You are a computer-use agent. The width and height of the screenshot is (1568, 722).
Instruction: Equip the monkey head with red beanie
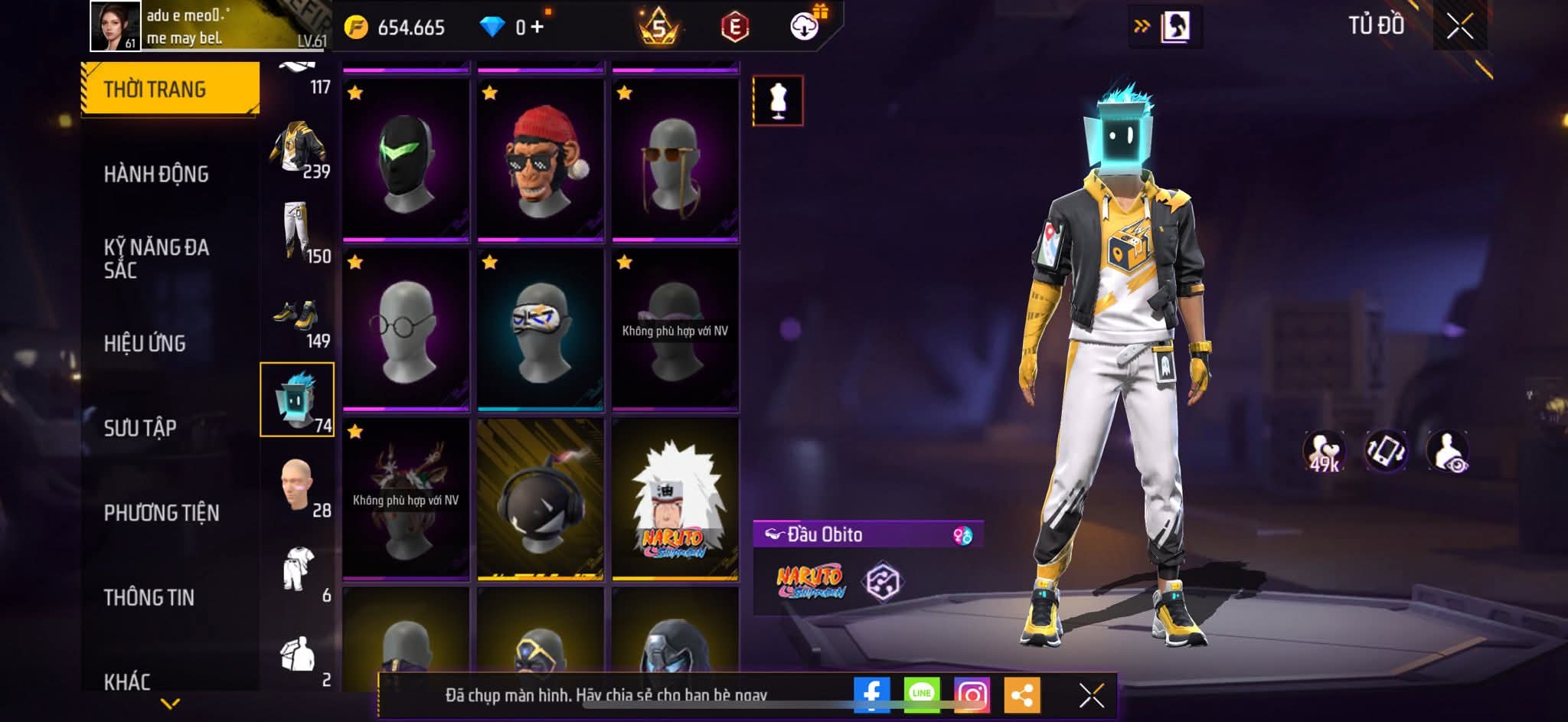coord(541,158)
